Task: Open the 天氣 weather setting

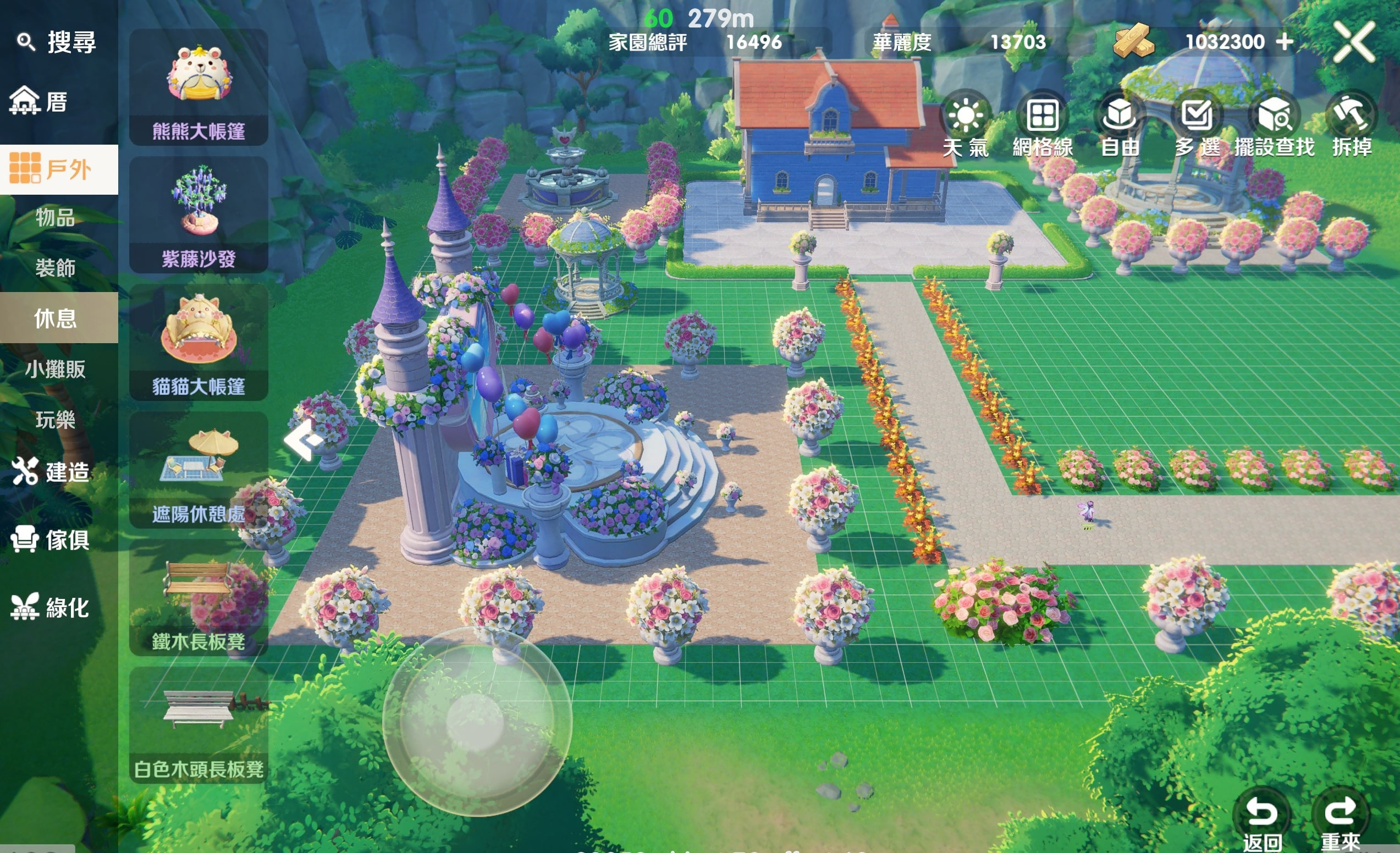Action: 966,124
